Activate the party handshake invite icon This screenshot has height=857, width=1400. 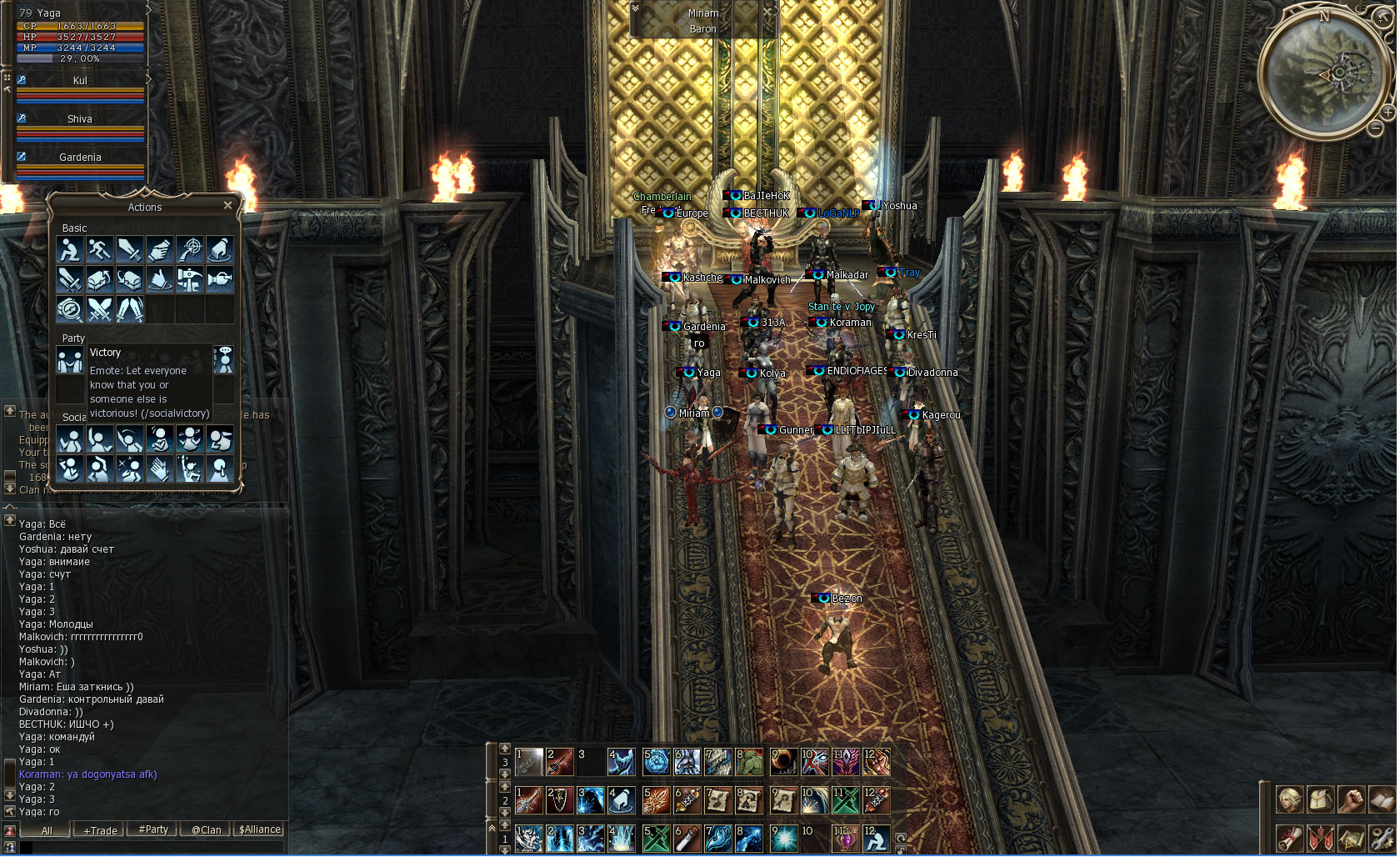coord(70,360)
